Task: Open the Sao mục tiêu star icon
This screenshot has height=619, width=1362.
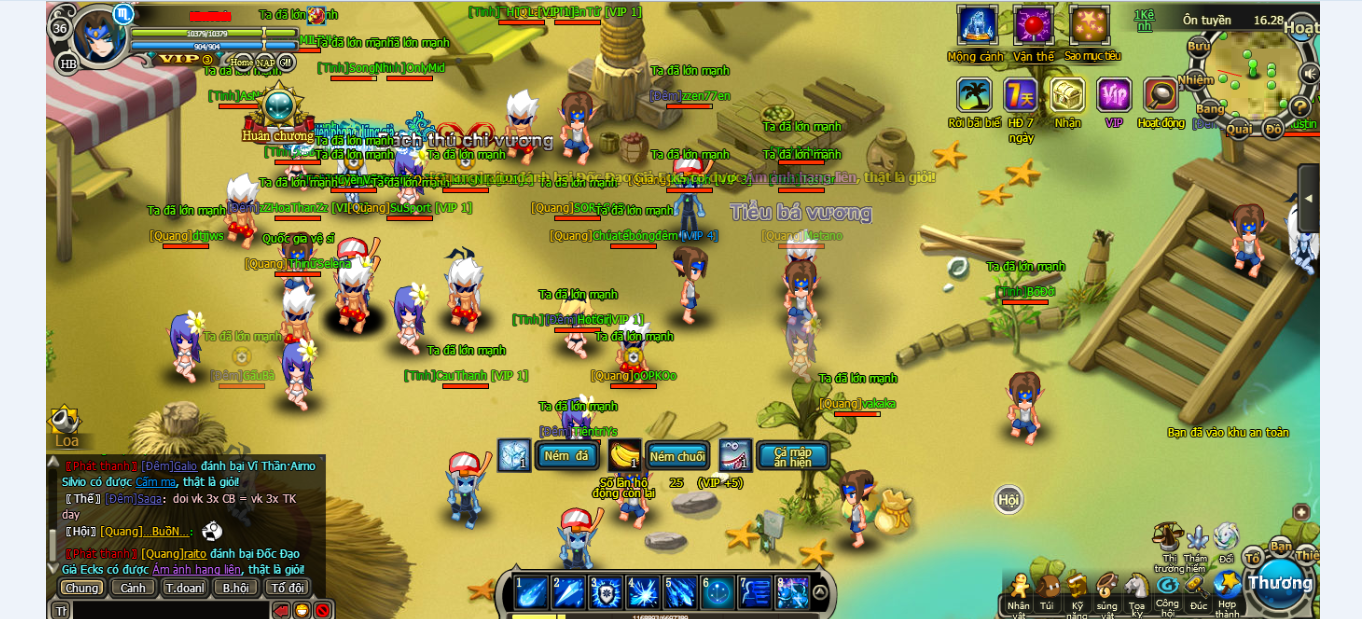Action: coord(1089,25)
